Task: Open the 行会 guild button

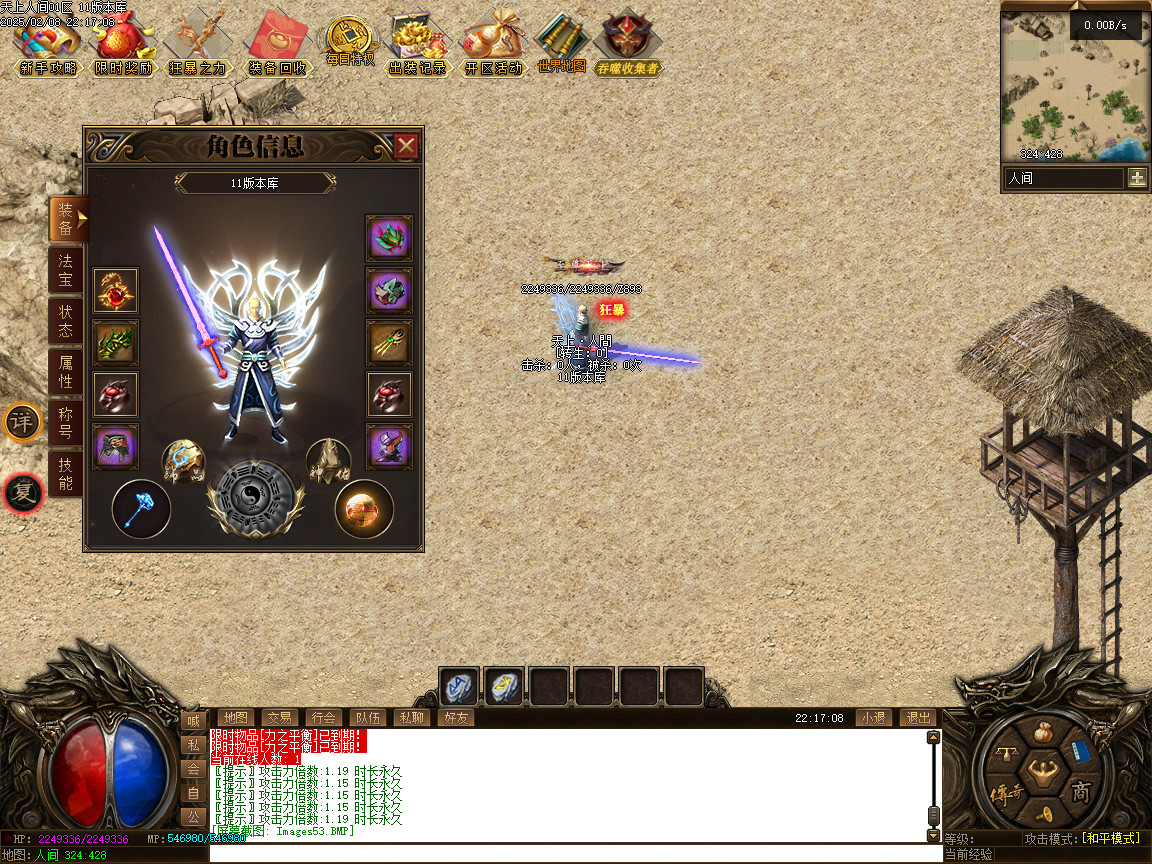Action: point(323,717)
